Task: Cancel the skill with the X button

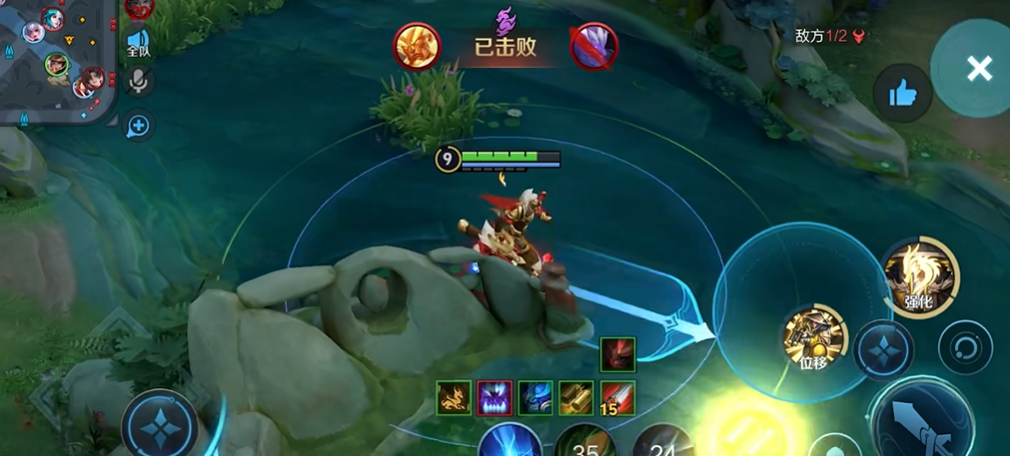Action: click(x=978, y=68)
